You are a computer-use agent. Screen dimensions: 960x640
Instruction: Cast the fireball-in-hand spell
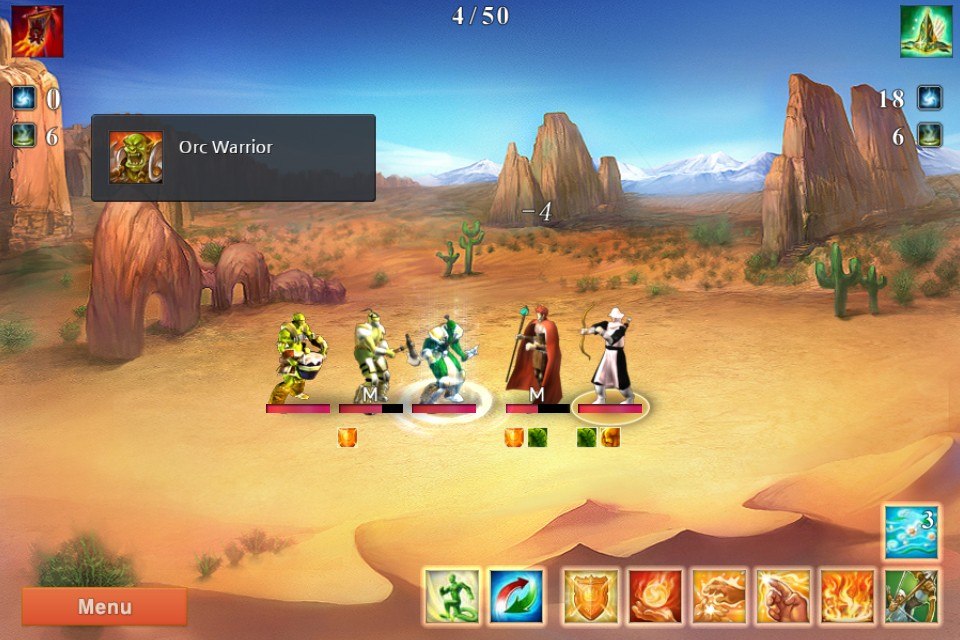(655, 596)
